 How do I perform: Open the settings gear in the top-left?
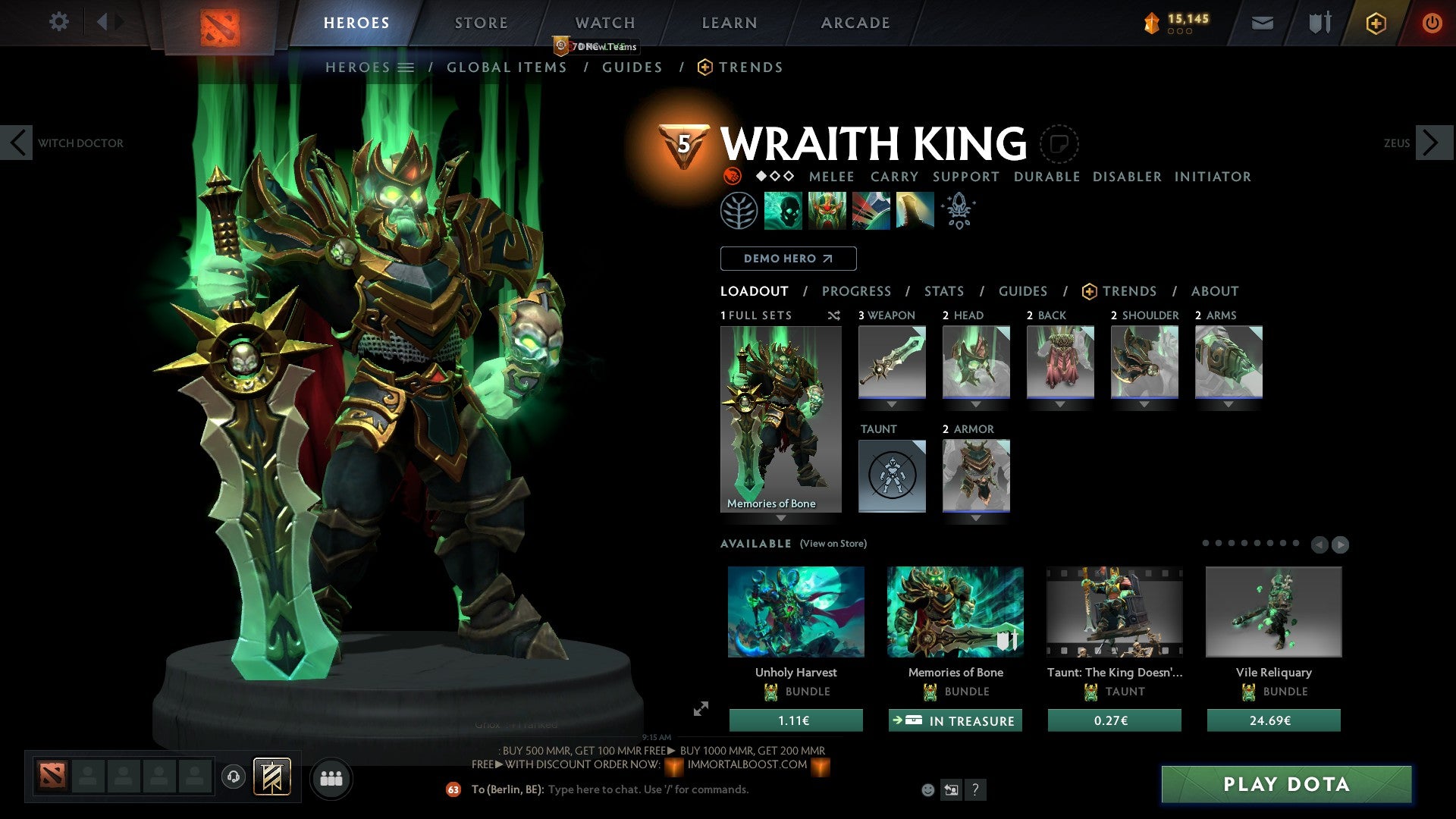tap(59, 22)
